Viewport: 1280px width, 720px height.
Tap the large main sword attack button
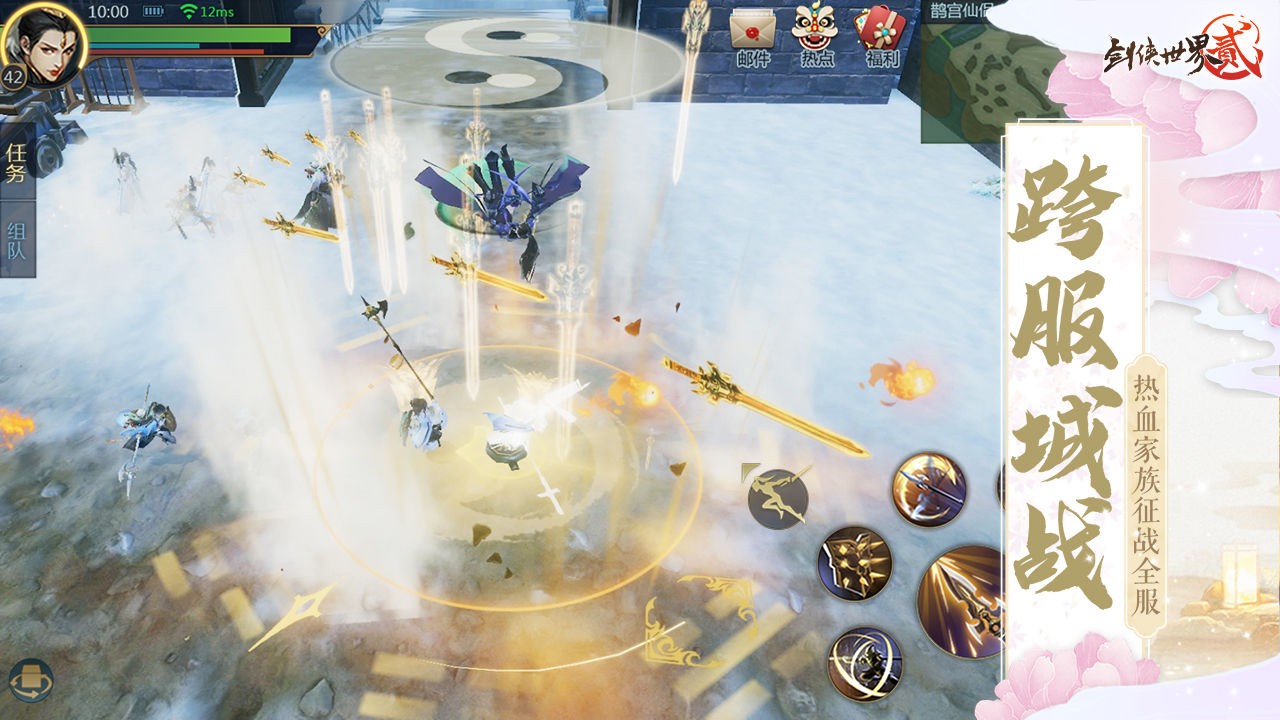point(962,600)
